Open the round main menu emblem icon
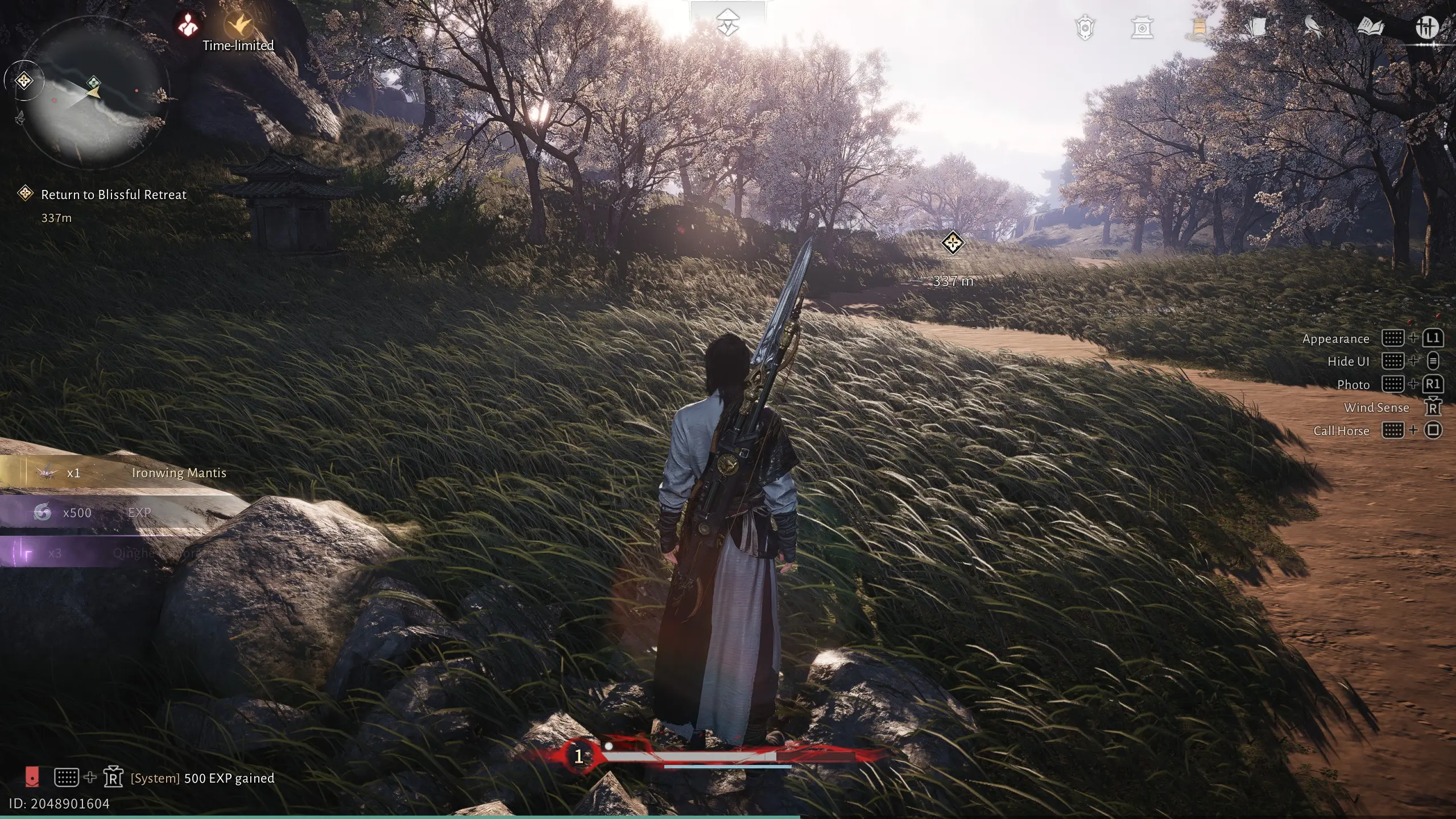1456x819 pixels. (x=1426, y=28)
